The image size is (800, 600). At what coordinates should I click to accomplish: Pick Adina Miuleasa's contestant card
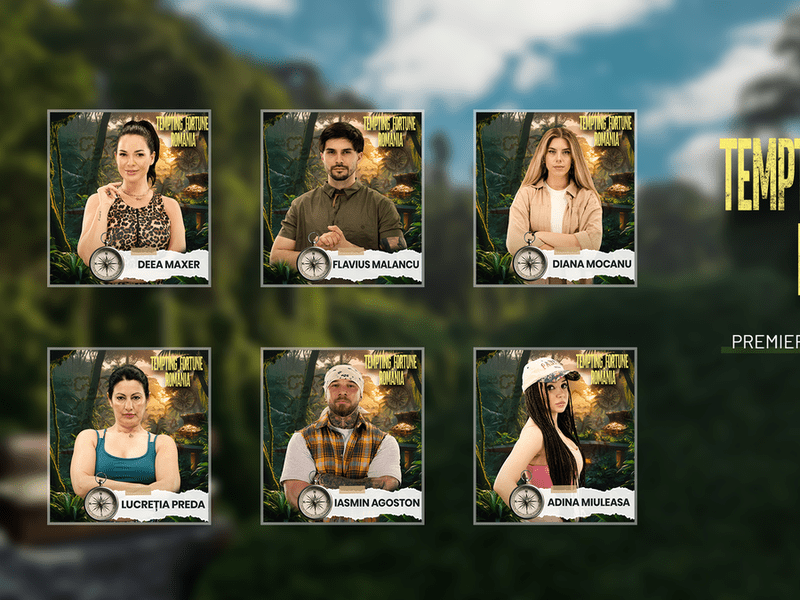coord(555,436)
